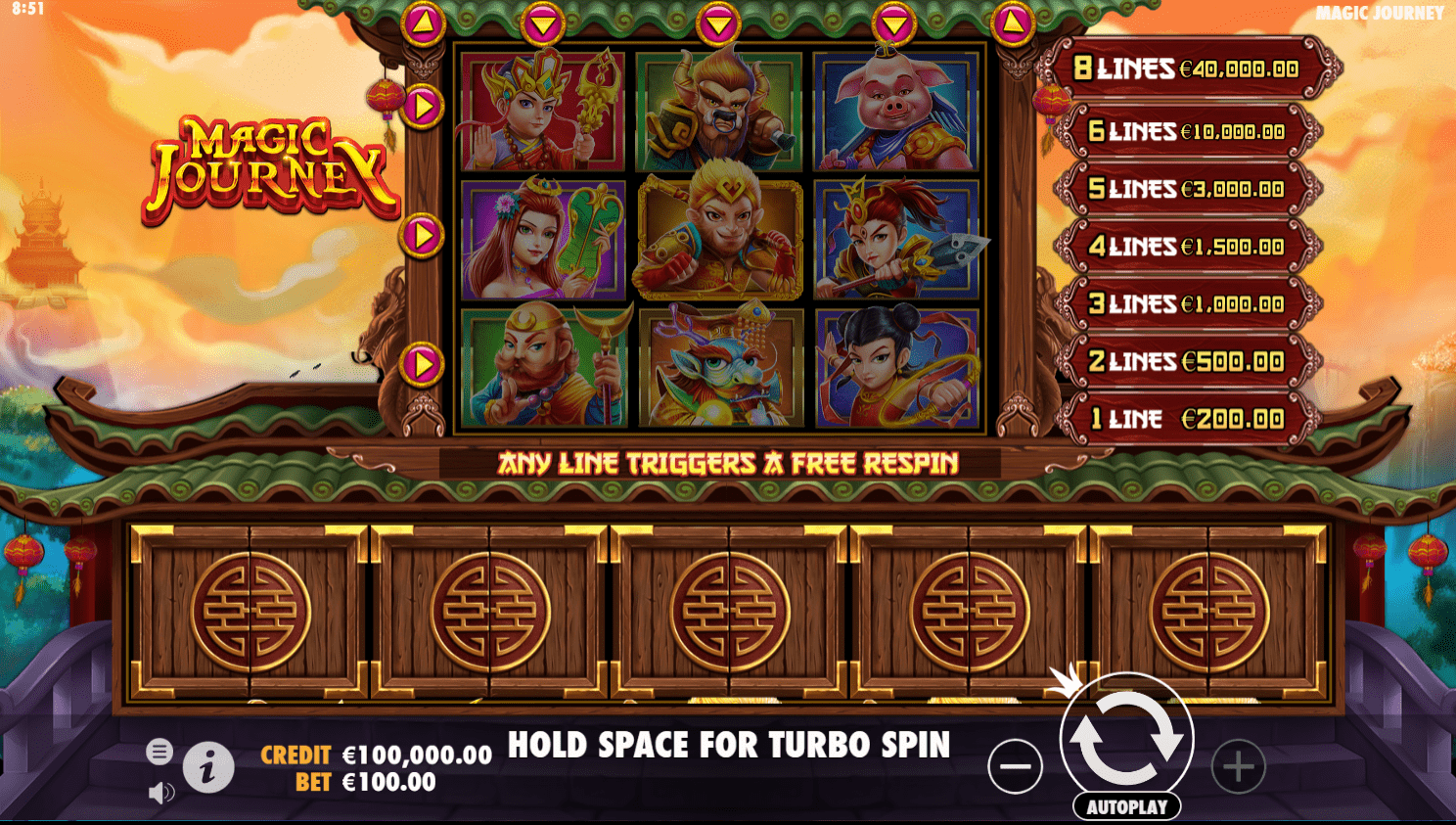Image resolution: width=1456 pixels, height=825 pixels.
Task: Toggle the down arrow above the middle reel
Action: click(720, 22)
